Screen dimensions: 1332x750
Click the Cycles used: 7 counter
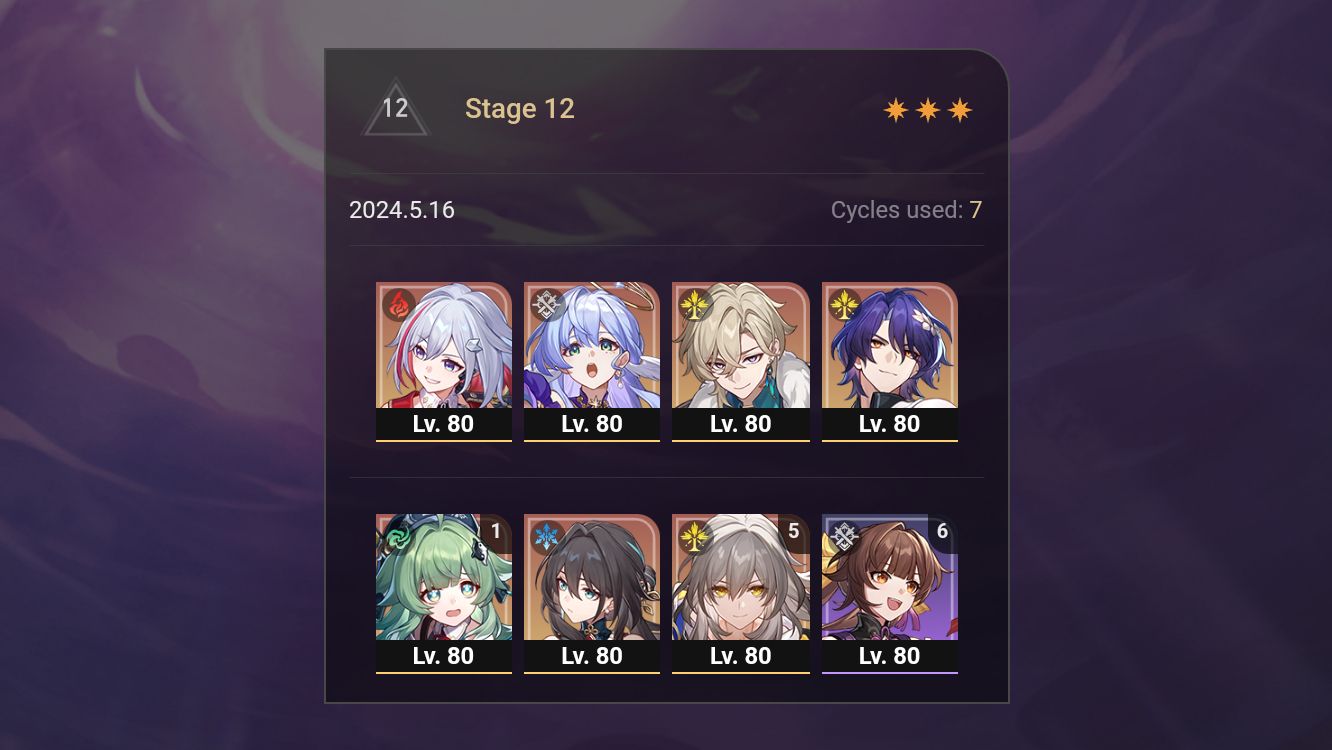click(x=906, y=210)
